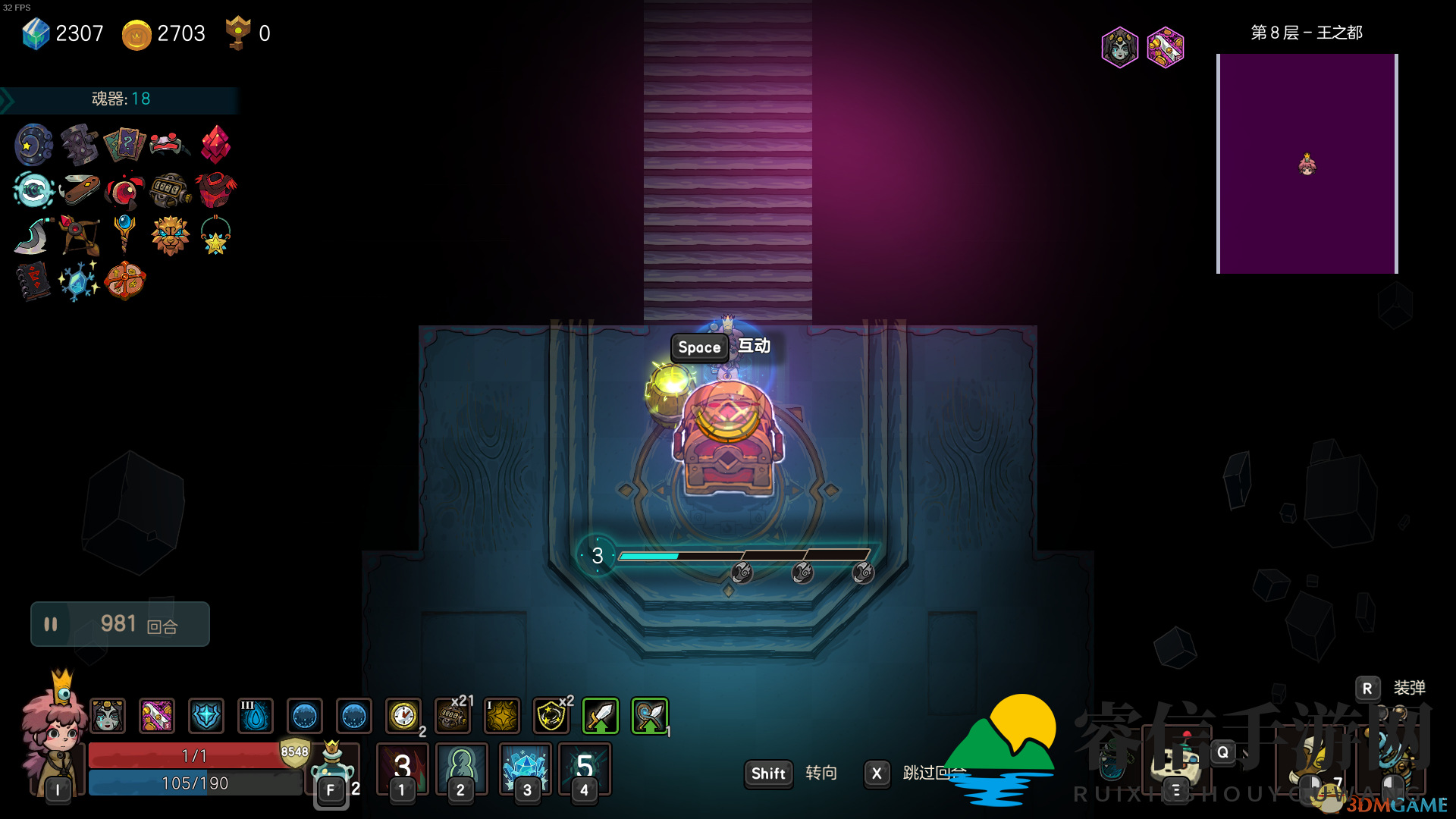Screen dimensions: 1456x819
Task: Activate the green silhouette skill
Action: [461, 767]
